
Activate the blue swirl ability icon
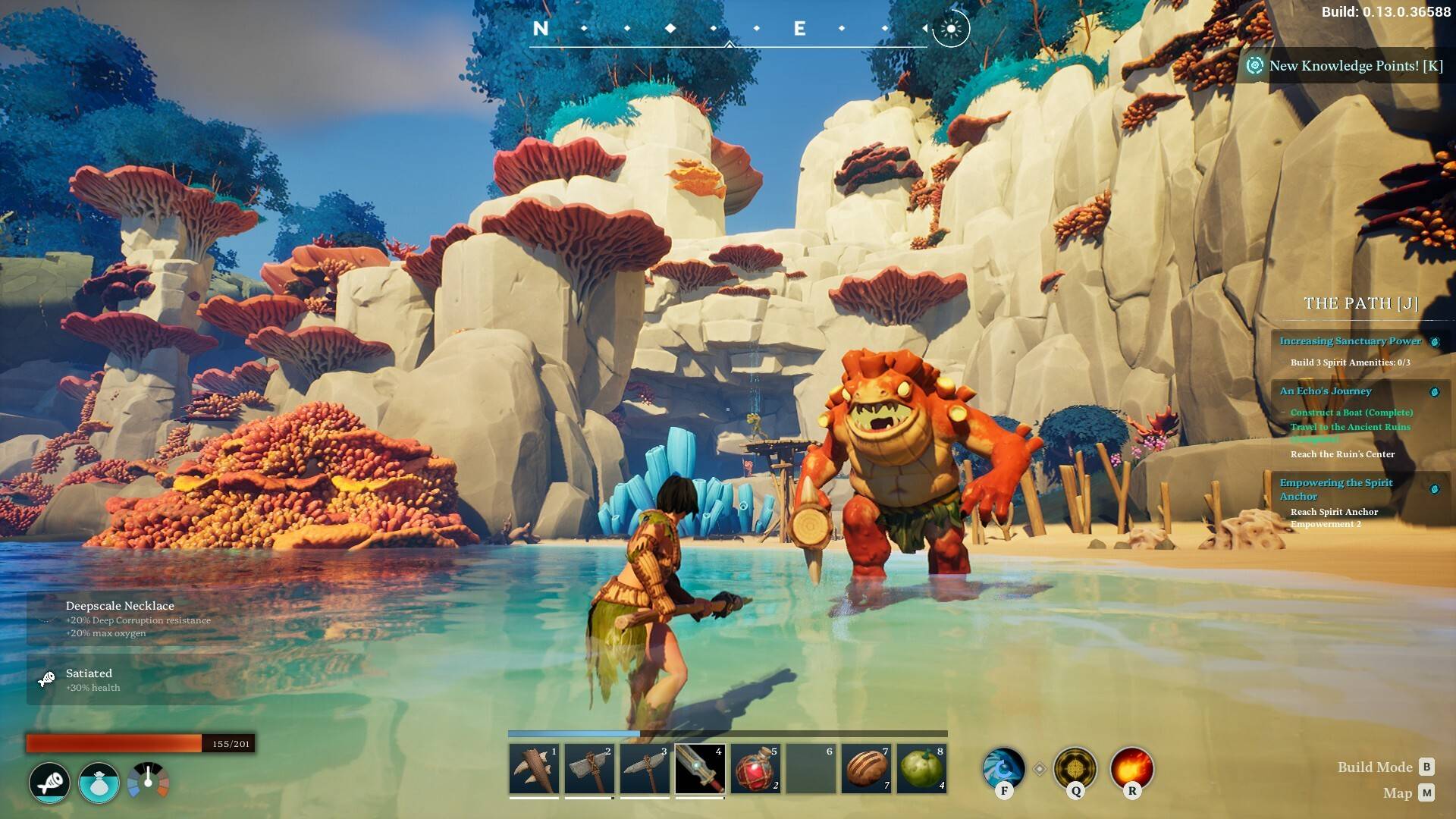1004,769
